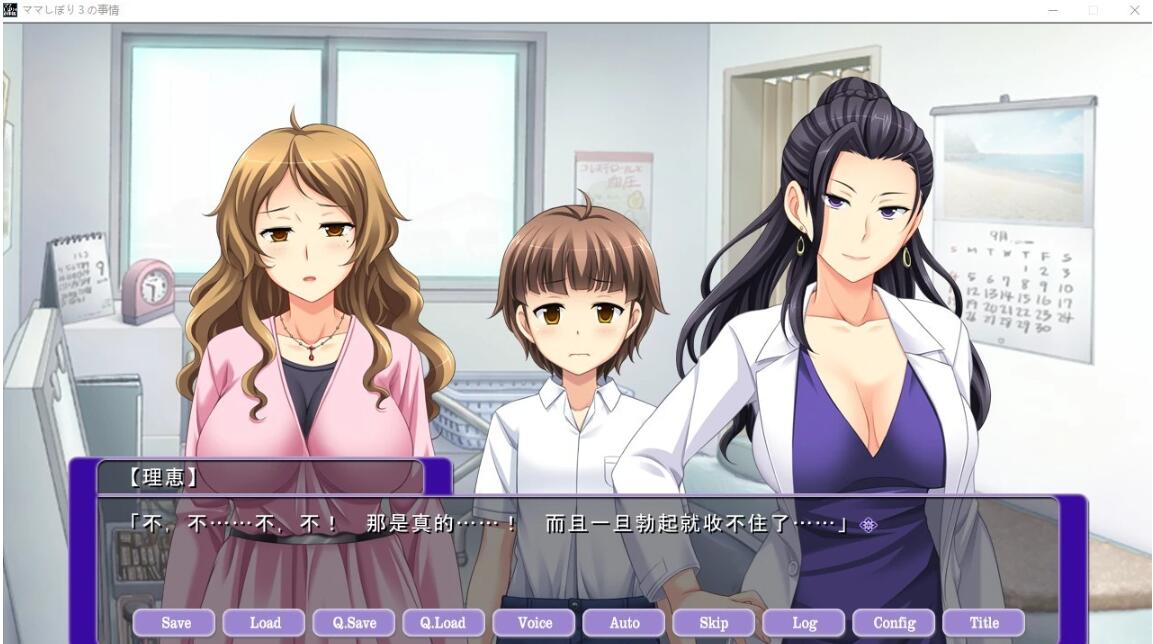Image resolution: width=1153 pixels, height=644 pixels.
Task: Enable Auto text advance
Action: (624, 623)
